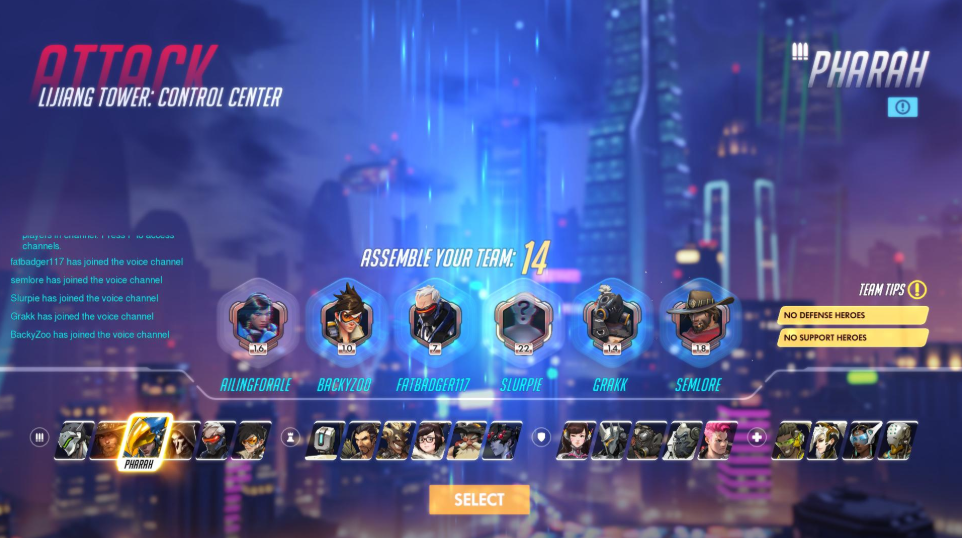The width and height of the screenshot is (962, 538).
Task: Pick Tracer in the offense hero row
Action: pos(250,440)
